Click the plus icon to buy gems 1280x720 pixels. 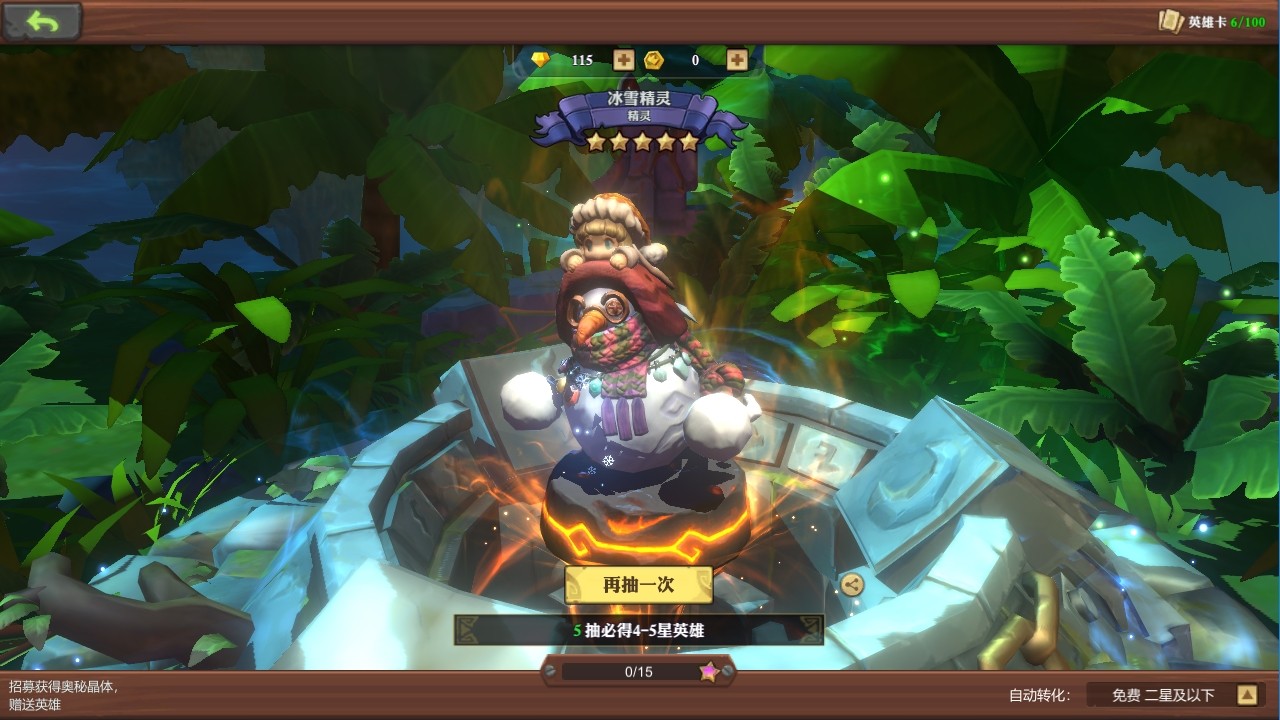click(x=622, y=60)
